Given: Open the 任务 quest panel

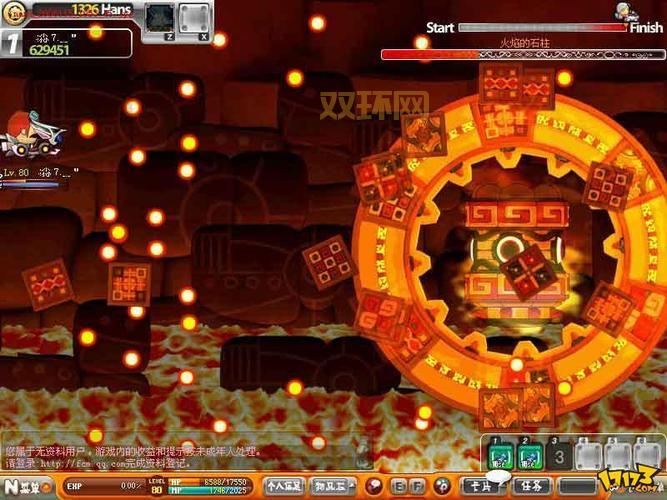Looking at the screenshot, I should (x=532, y=486).
